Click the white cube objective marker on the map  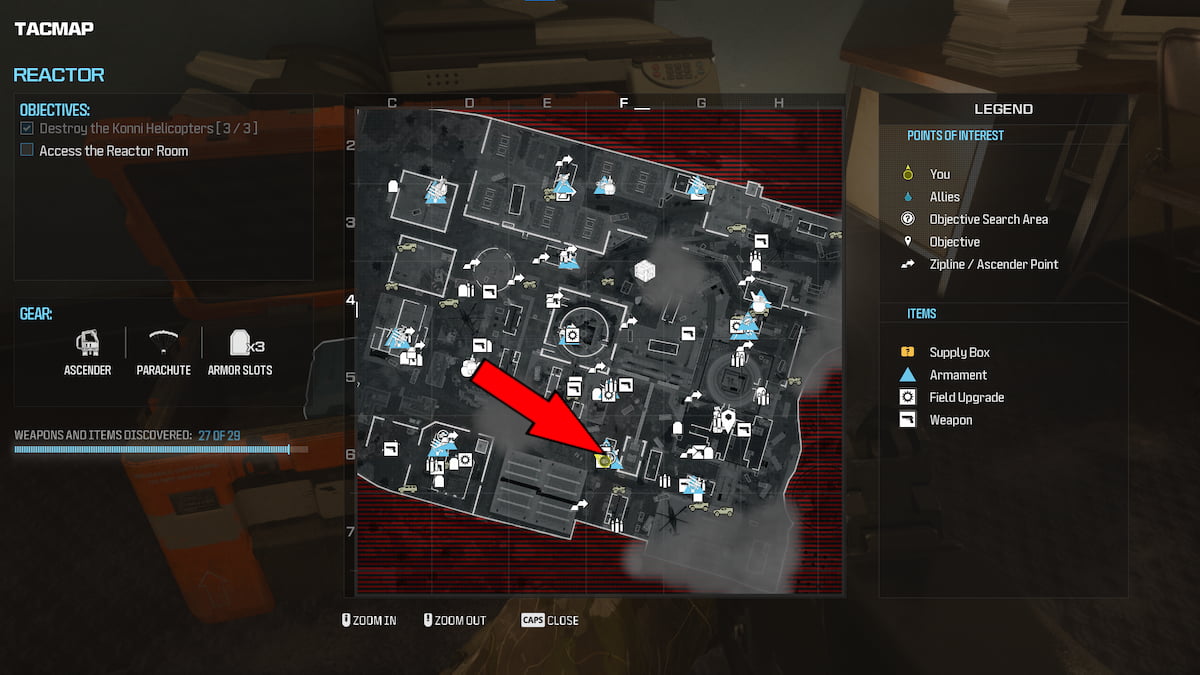645,270
